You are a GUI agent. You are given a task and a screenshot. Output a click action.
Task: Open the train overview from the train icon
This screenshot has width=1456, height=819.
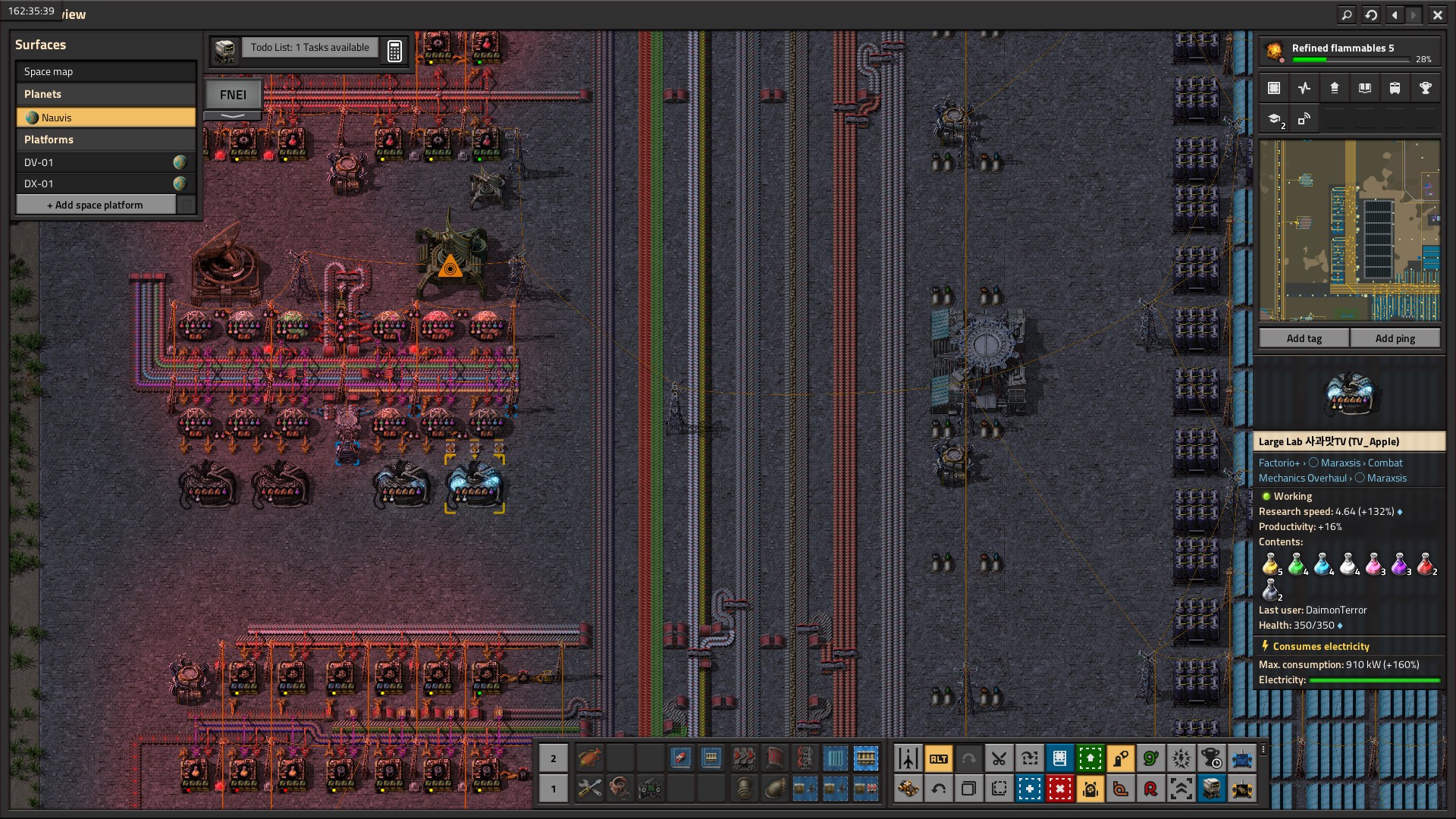tap(1395, 88)
